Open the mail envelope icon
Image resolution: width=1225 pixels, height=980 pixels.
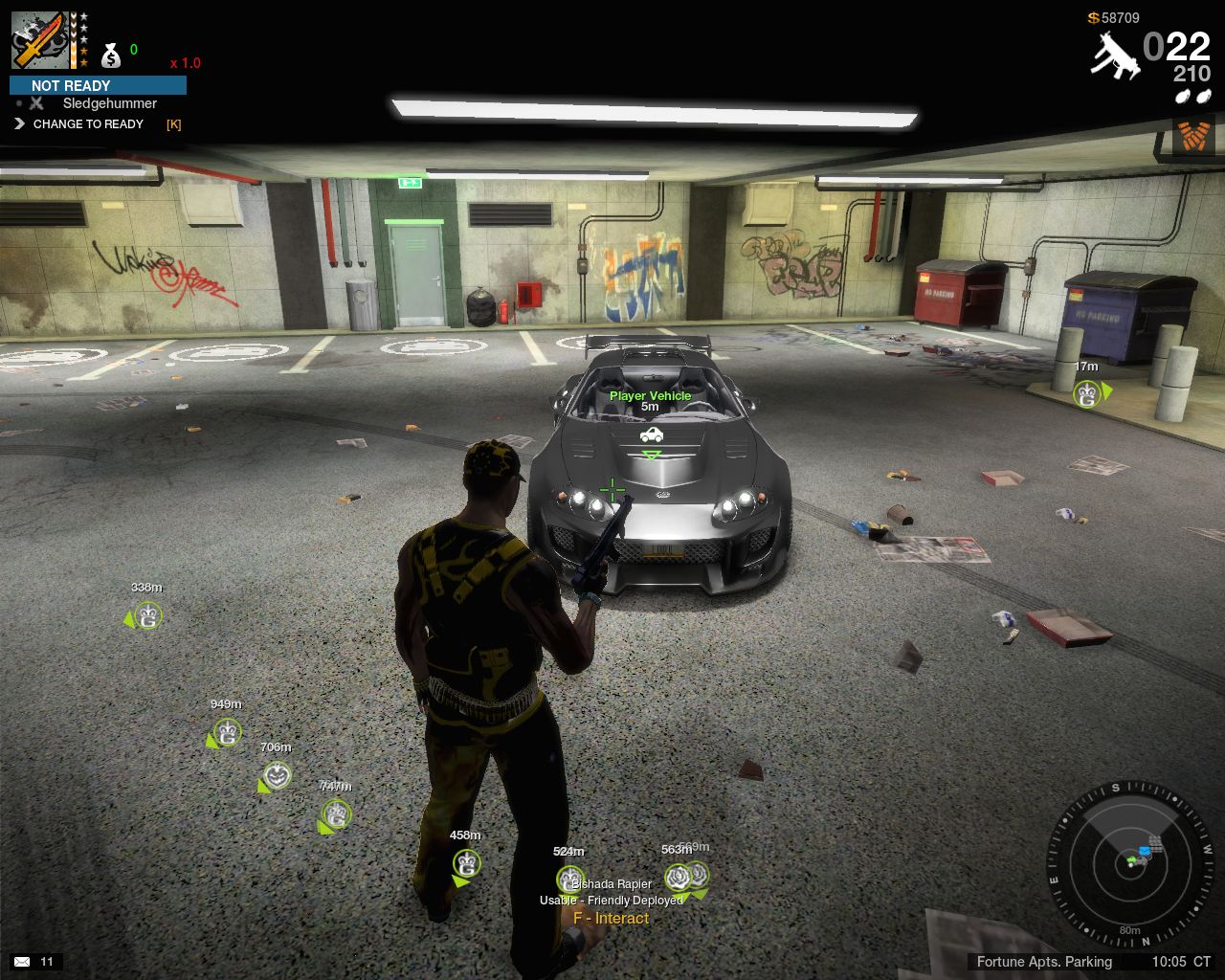point(22,962)
